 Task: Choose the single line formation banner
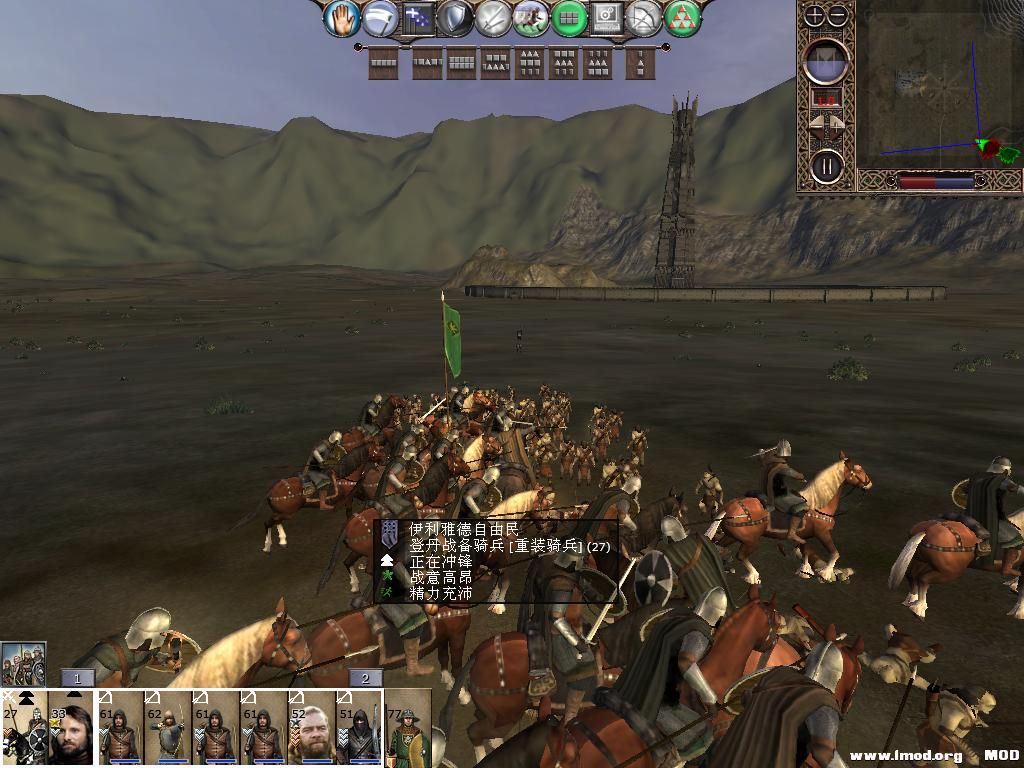[383, 63]
